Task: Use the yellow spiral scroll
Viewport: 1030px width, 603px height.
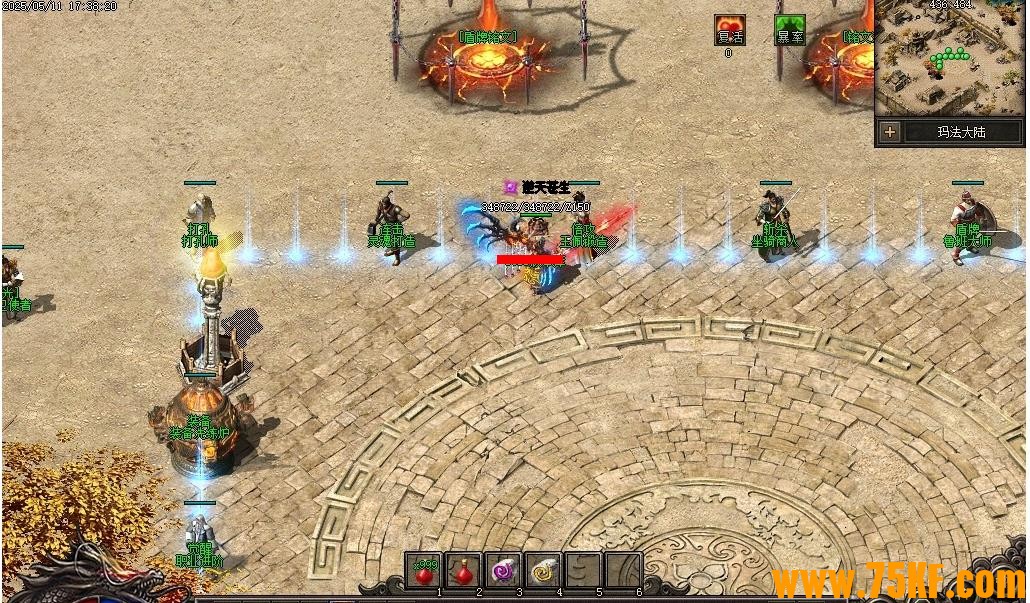Action: [543, 570]
